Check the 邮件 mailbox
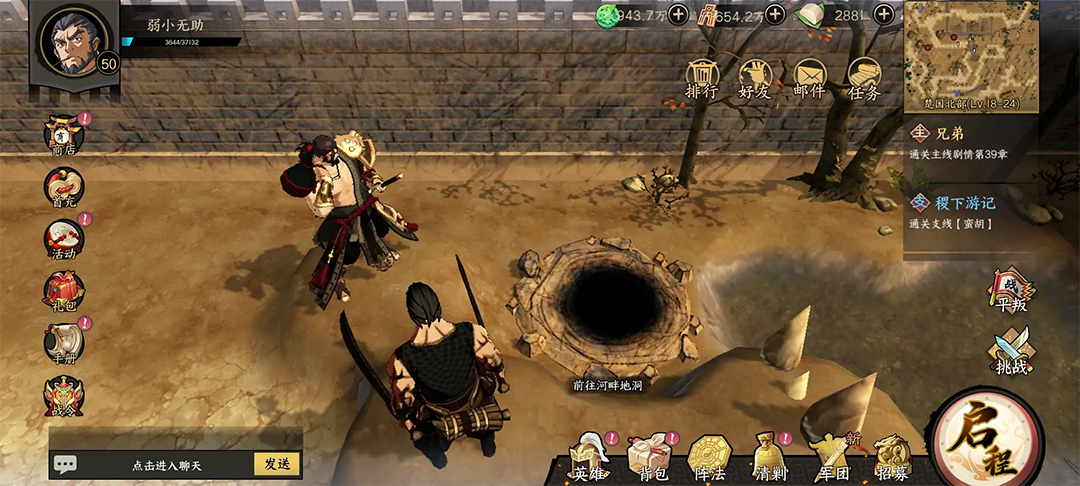The width and height of the screenshot is (1080, 486). (809, 78)
